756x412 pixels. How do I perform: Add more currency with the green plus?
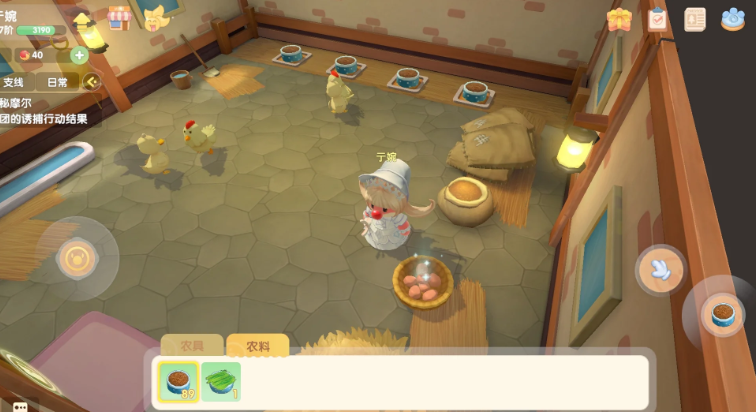[x=79, y=55]
